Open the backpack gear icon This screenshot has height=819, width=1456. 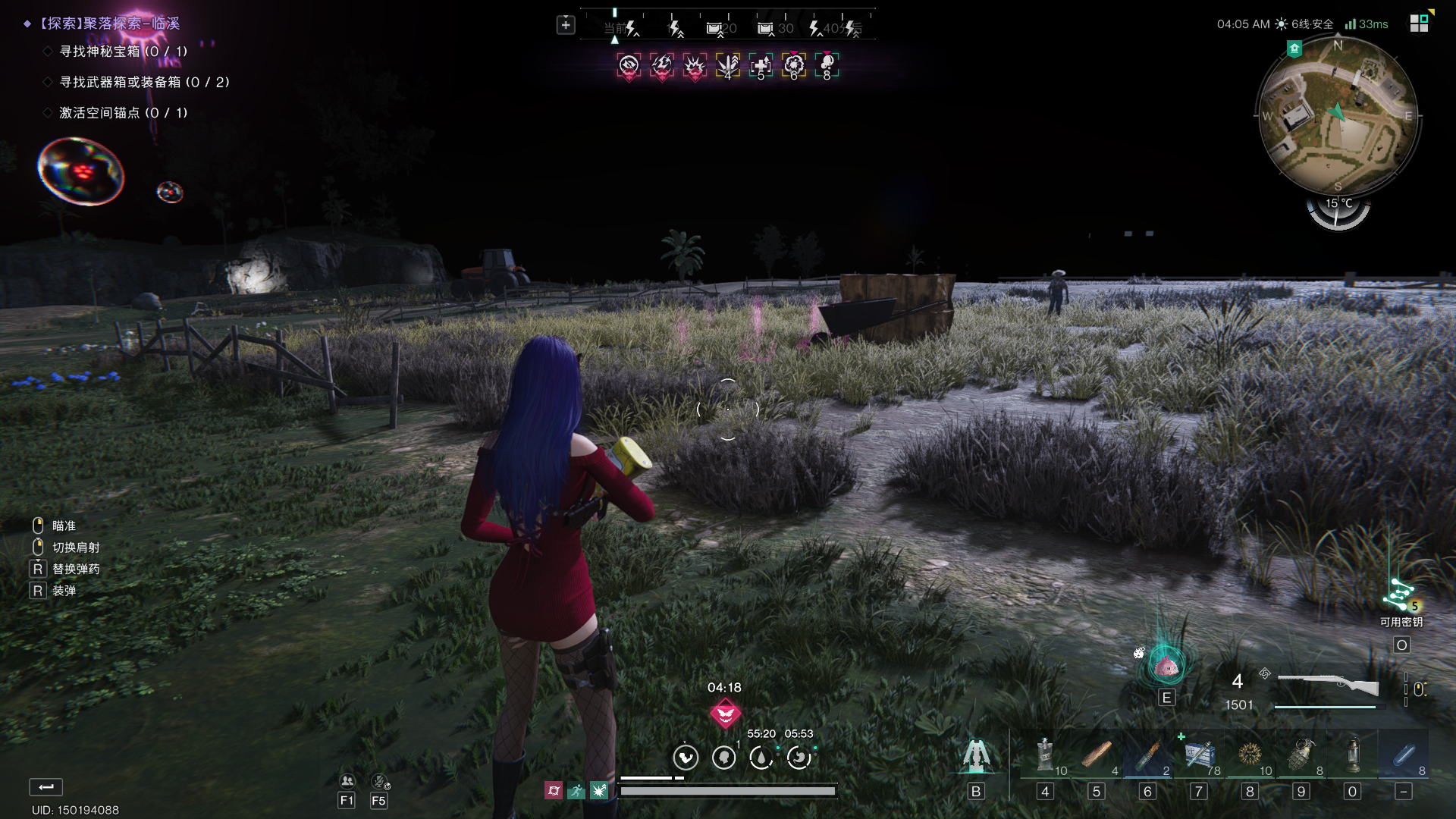pos(975,756)
